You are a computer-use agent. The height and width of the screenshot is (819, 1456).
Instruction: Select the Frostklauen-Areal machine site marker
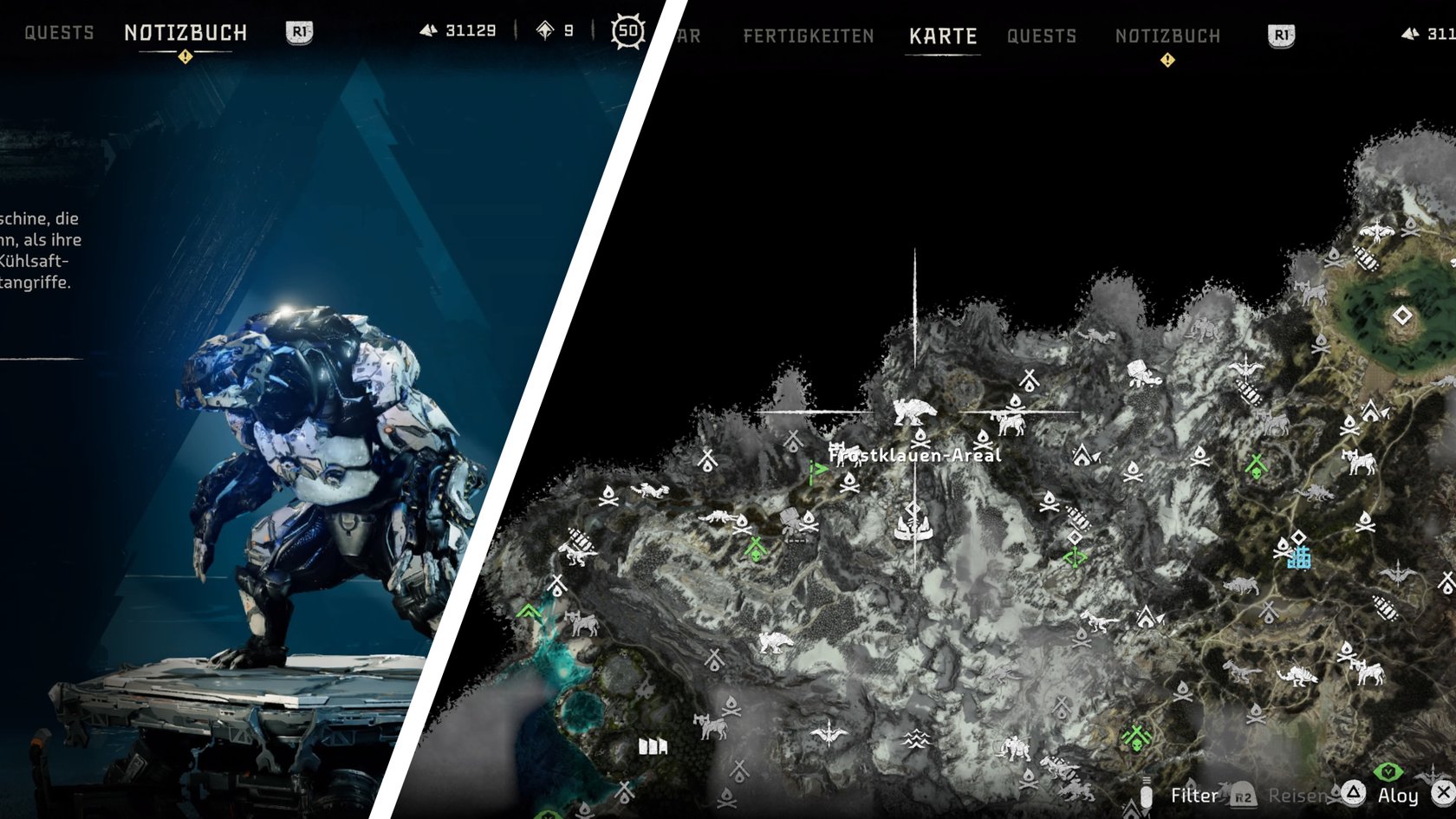pyautogui.click(x=913, y=411)
